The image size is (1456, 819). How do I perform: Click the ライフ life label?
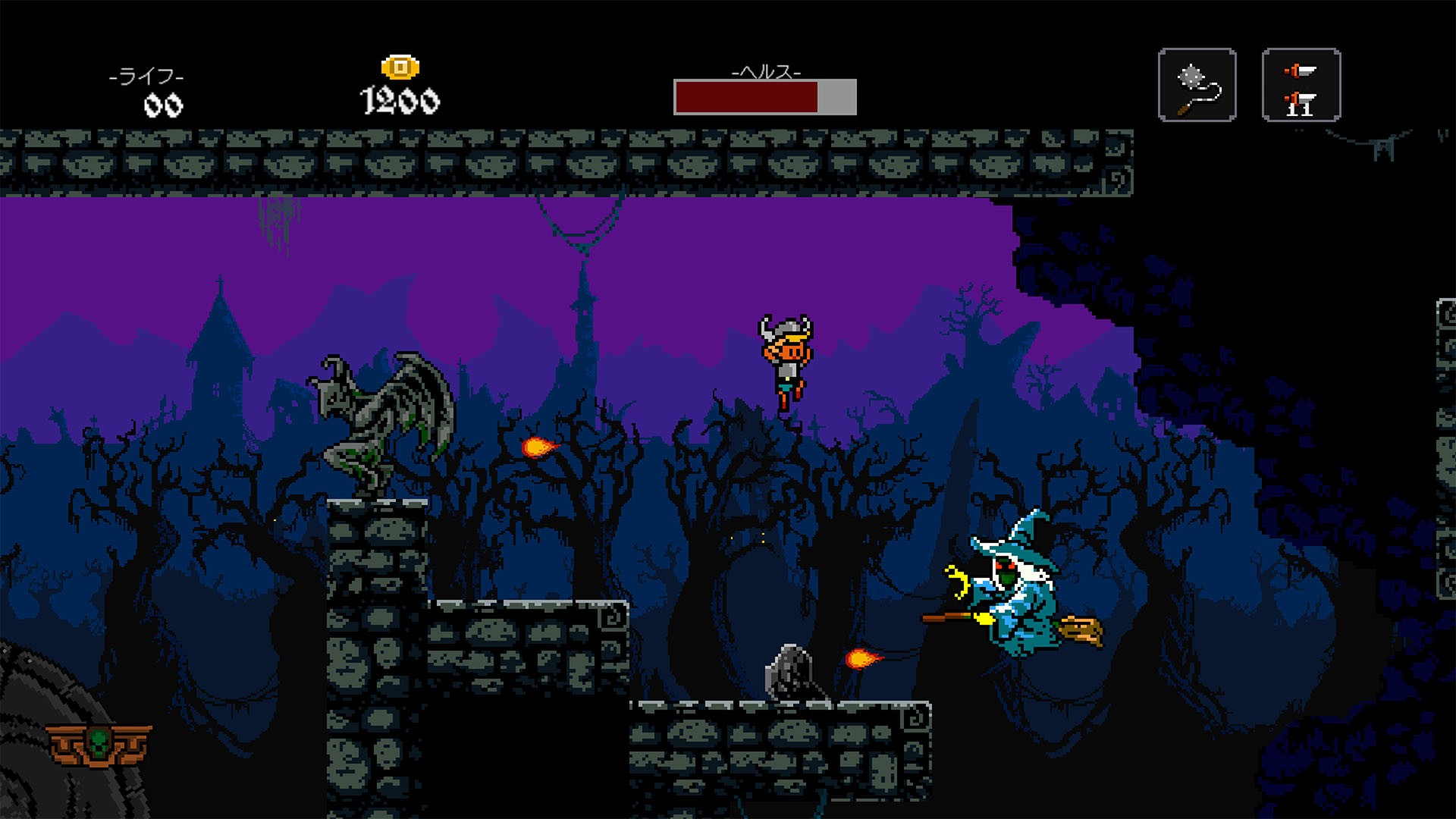pos(146,74)
